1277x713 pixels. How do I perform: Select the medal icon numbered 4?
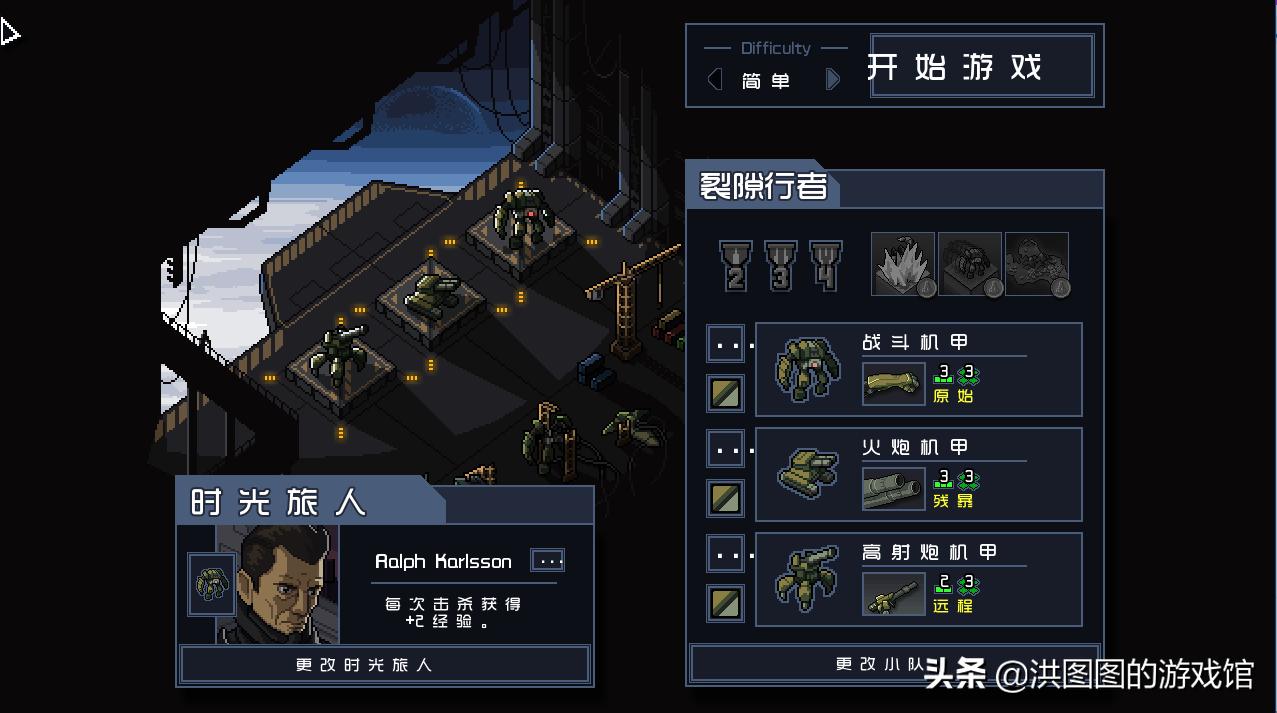click(x=825, y=266)
